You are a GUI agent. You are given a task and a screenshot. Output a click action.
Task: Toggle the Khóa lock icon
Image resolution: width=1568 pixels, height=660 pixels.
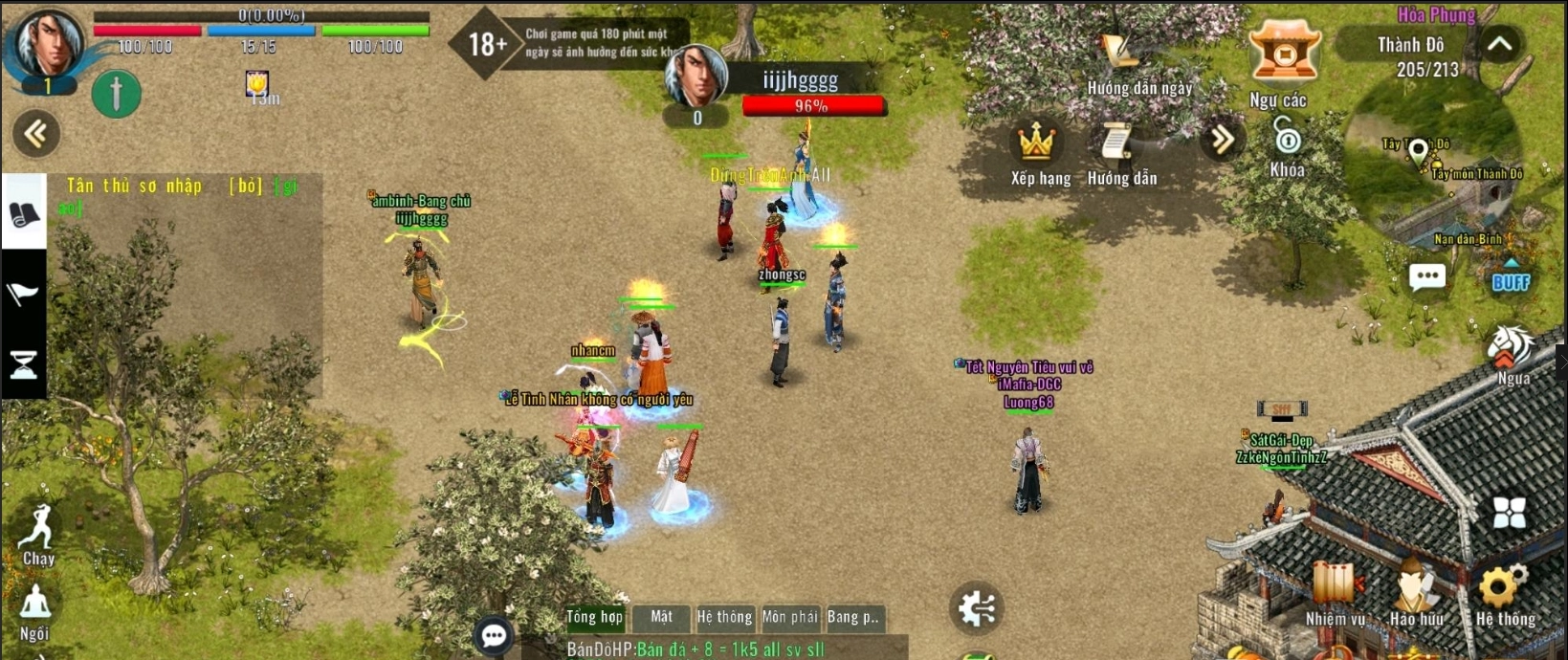pyautogui.click(x=1287, y=143)
